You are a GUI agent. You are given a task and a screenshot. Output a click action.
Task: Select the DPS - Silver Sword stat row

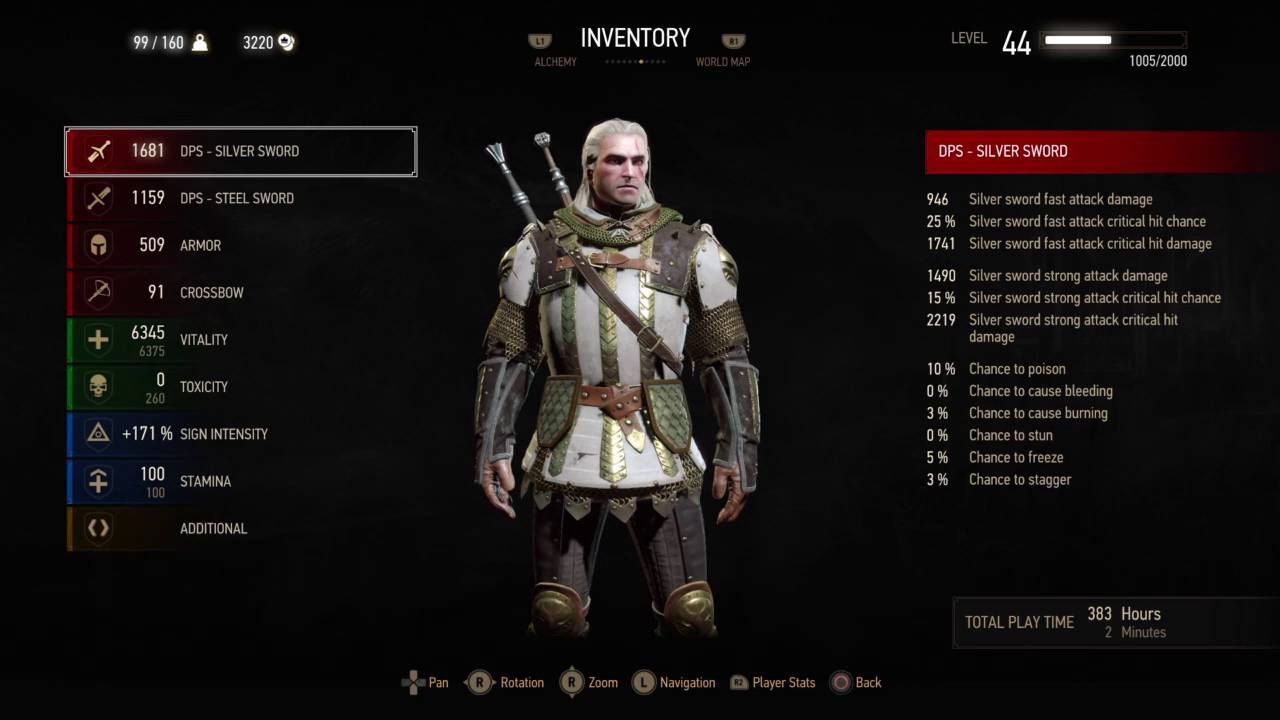pyautogui.click(x=240, y=152)
